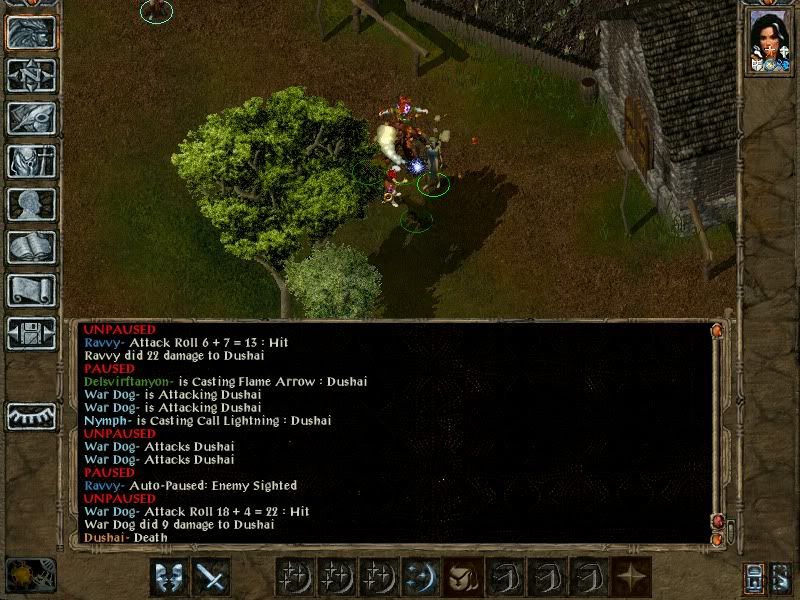
Task: Open the mage spellbook
Action: [x=31, y=247]
